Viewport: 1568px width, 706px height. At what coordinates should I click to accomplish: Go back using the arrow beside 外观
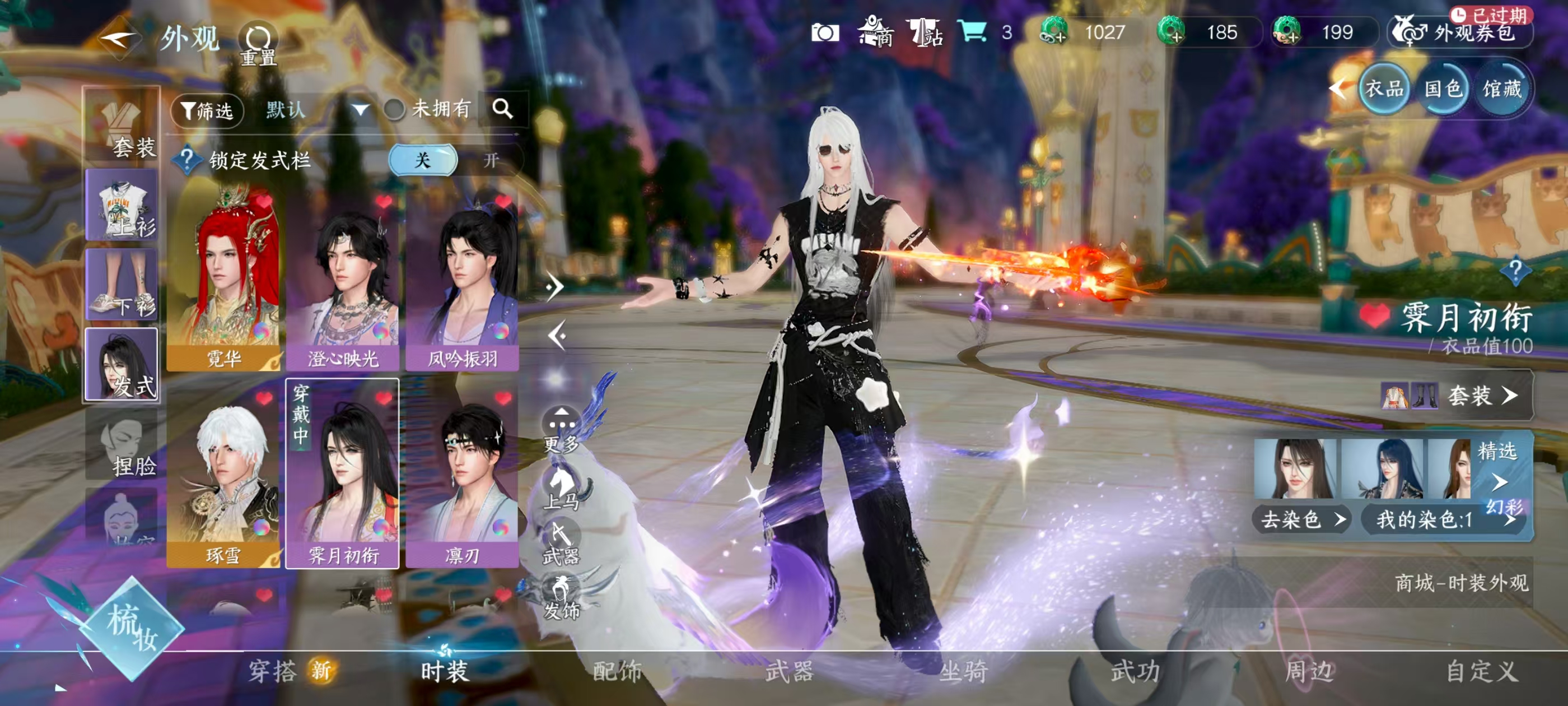(x=118, y=38)
